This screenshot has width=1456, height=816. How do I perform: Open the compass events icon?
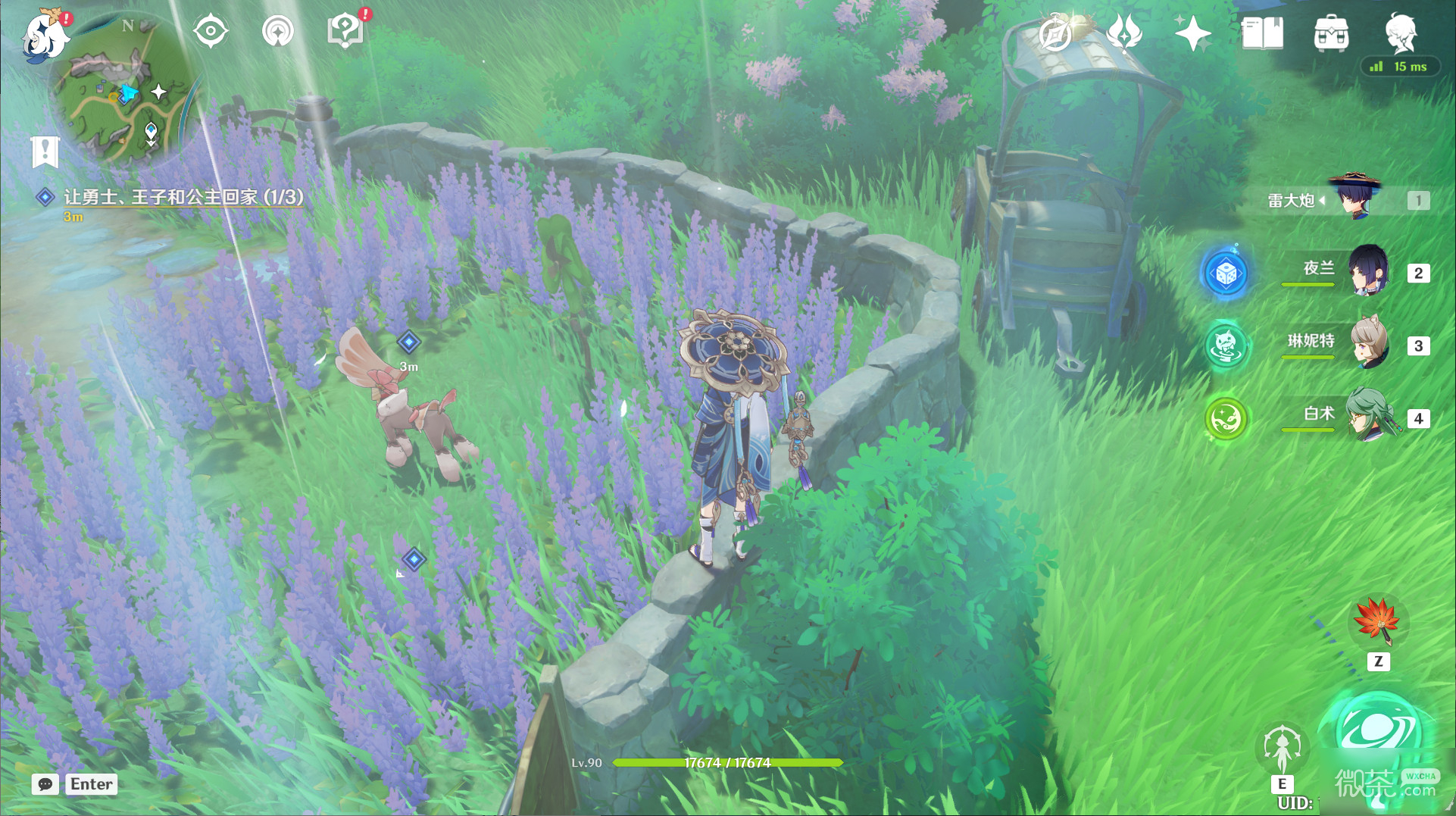click(1056, 33)
